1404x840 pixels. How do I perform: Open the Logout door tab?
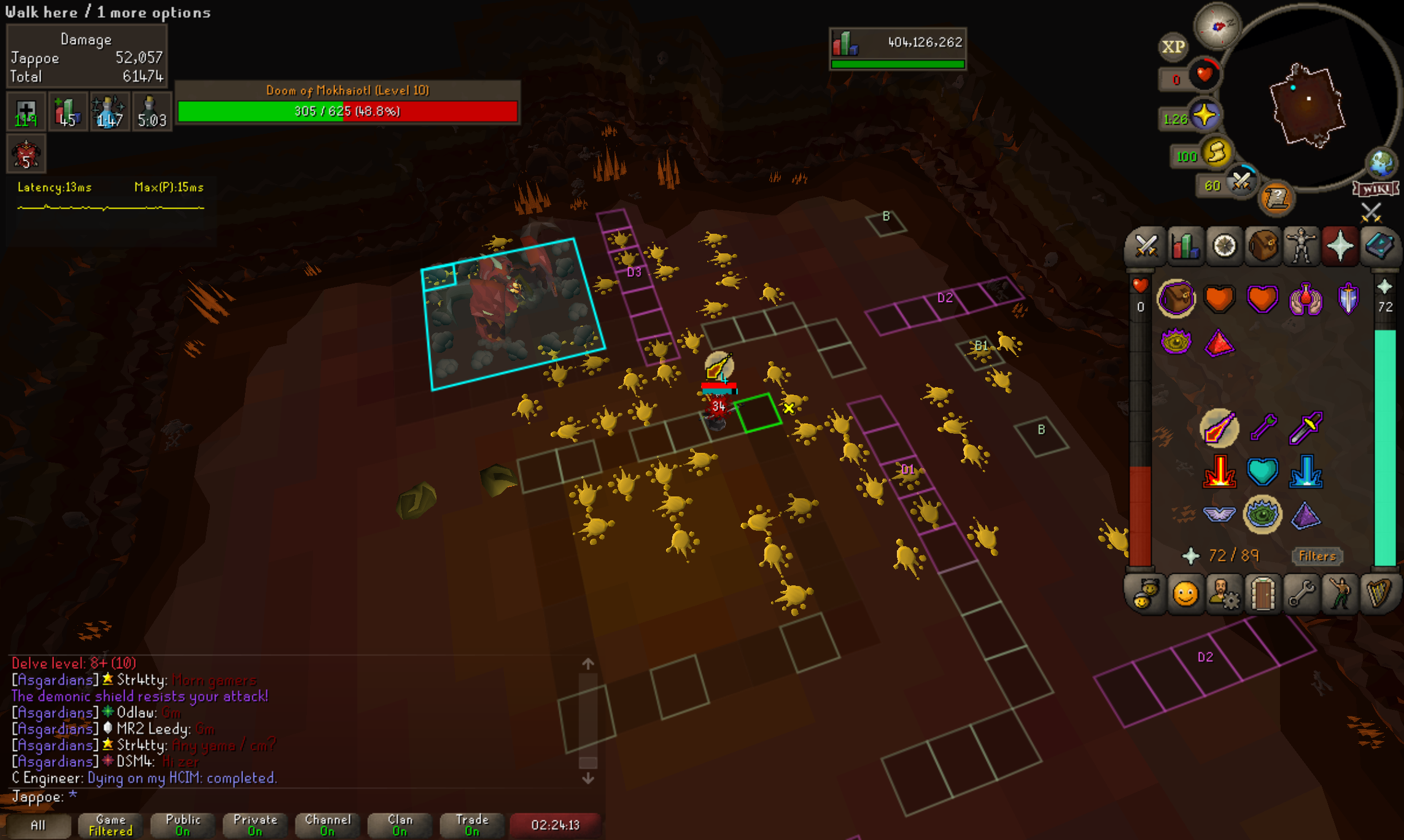[x=1263, y=595]
